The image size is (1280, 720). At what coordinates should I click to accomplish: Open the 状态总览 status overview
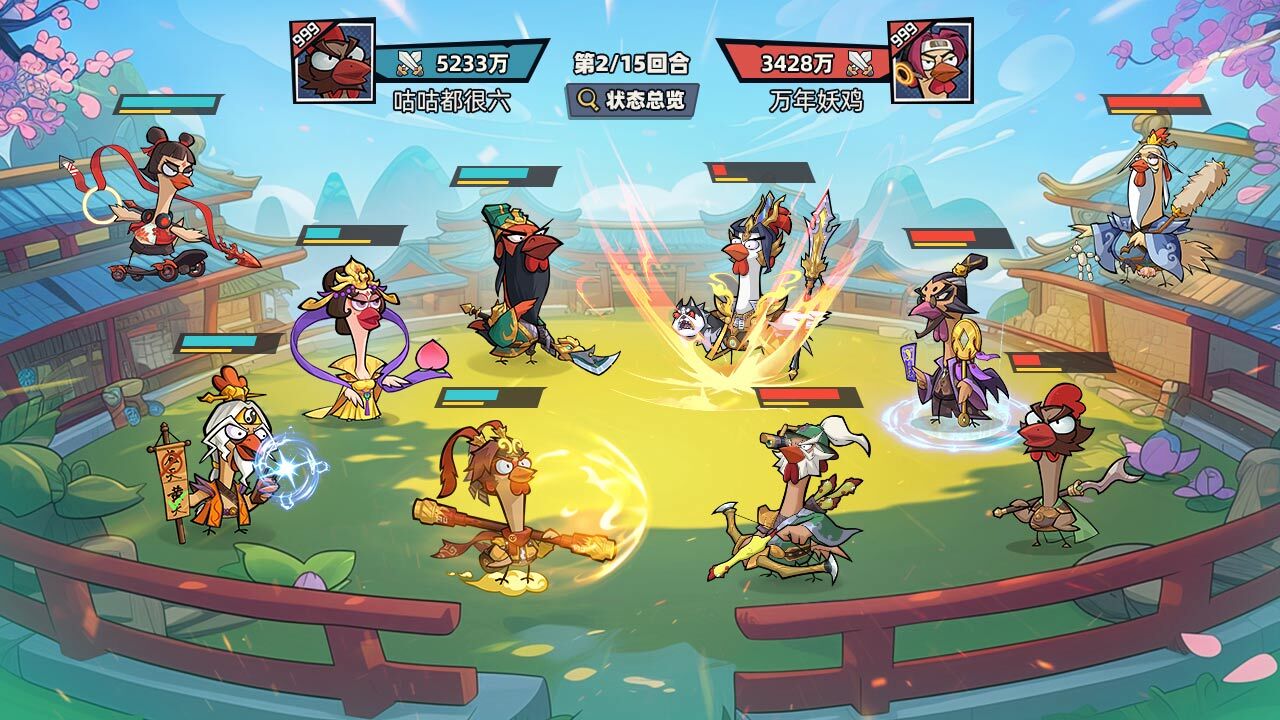(x=631, y=100)
